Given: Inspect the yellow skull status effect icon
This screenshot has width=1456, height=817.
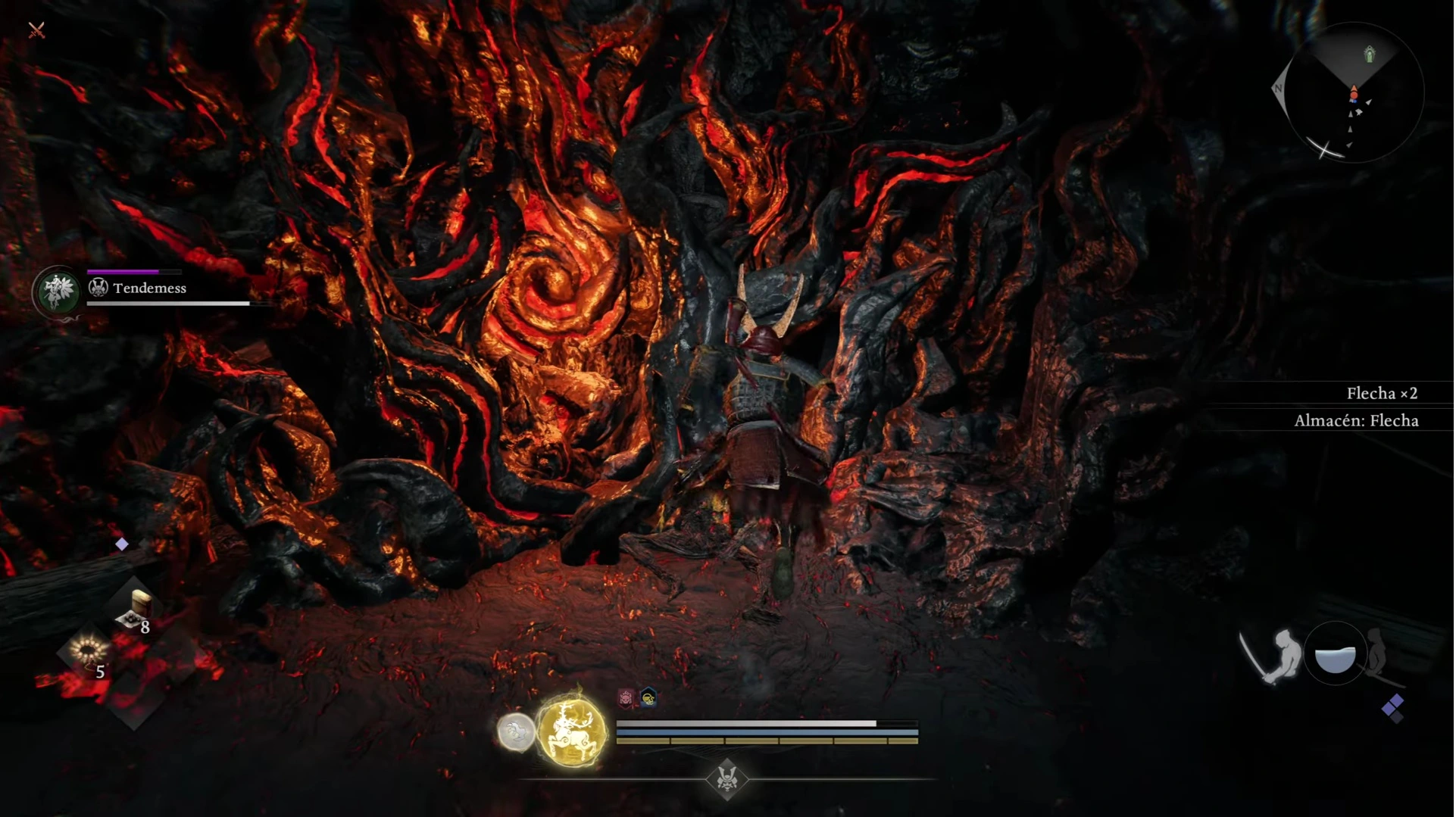Looking at the screenshot, I should pos(648,697).
